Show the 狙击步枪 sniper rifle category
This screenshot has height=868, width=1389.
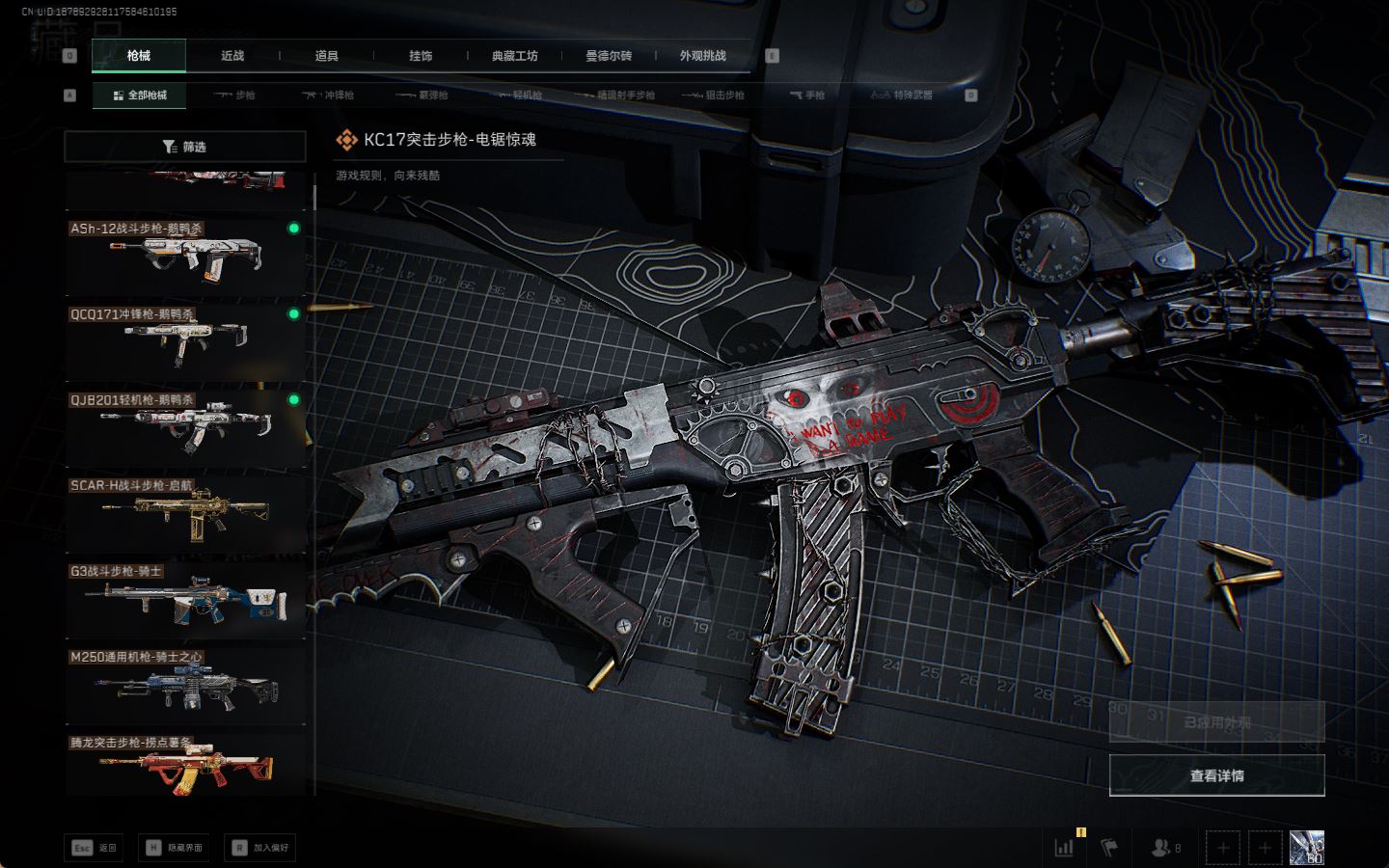tap(714, 95)
